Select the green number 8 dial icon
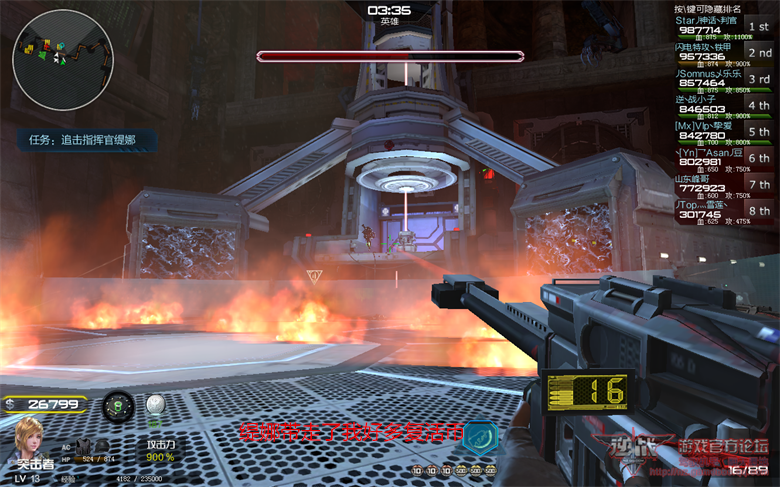The height and width of the screenshot is (487, 780). [118, 406]
